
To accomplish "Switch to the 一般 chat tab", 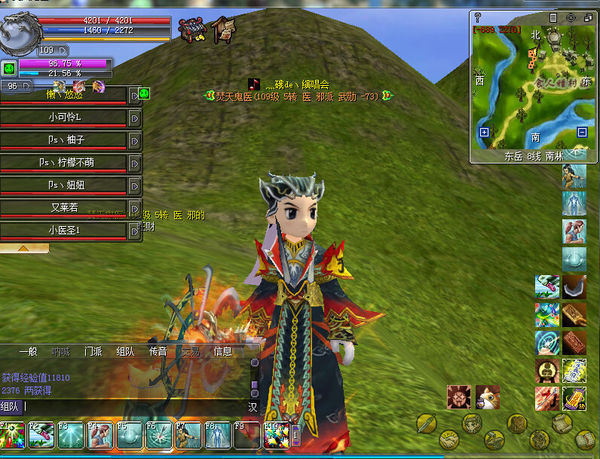I will point(28,352).
